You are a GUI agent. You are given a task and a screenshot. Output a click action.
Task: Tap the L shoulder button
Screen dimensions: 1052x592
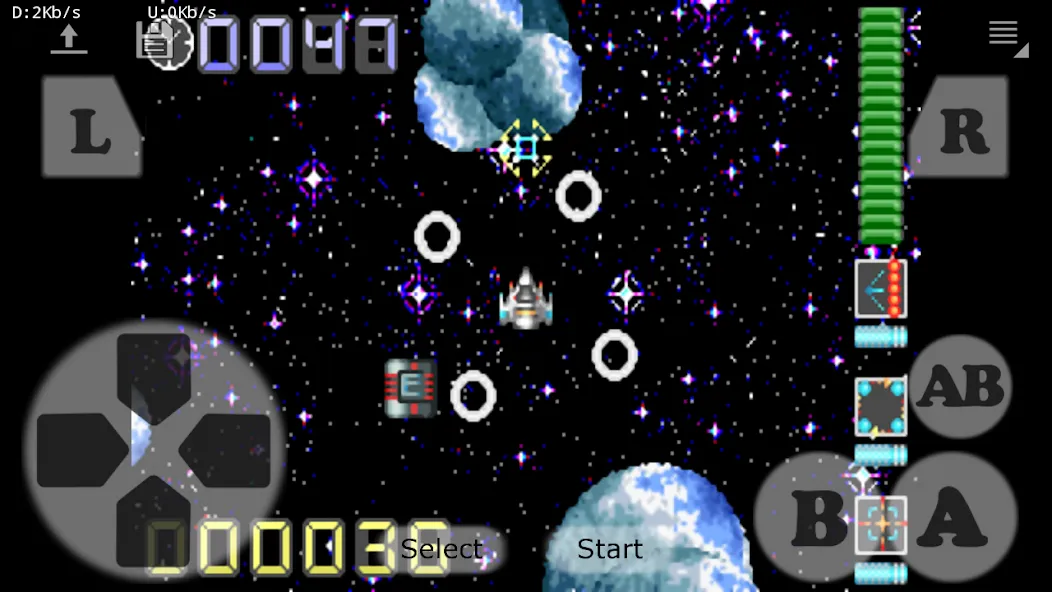90,128
